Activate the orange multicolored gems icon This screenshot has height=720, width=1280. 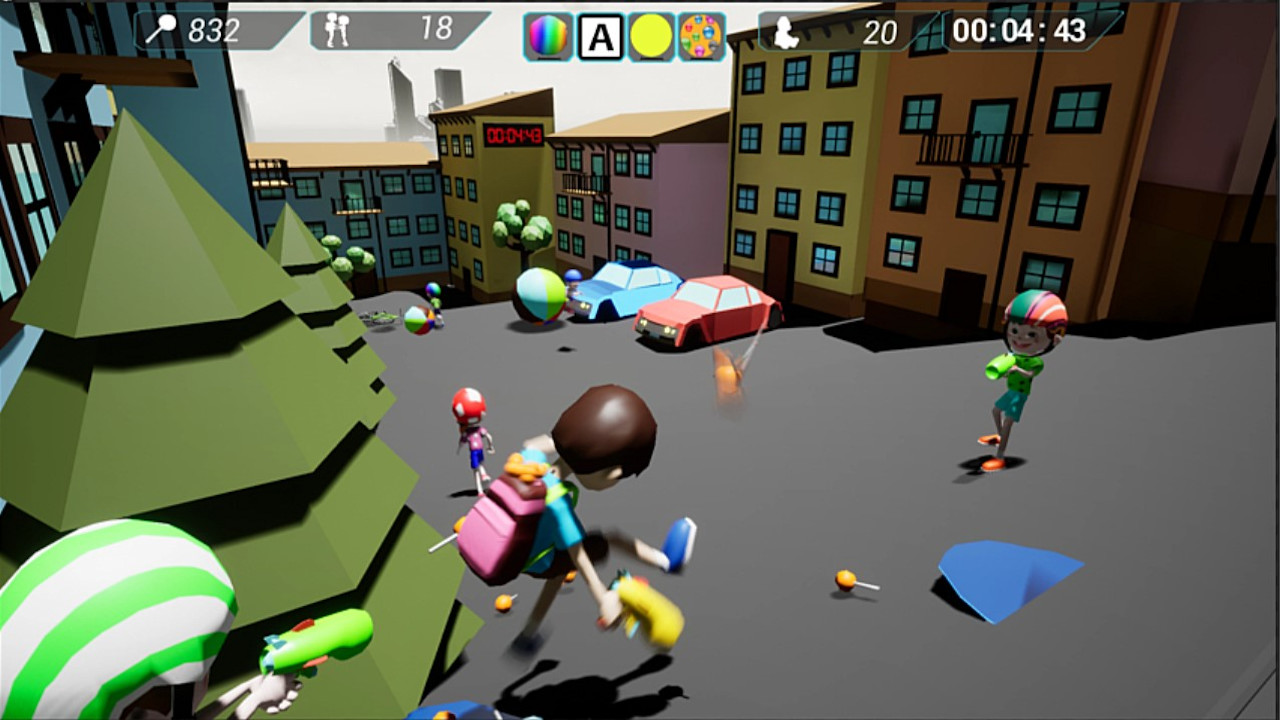[x=702, y=37]
